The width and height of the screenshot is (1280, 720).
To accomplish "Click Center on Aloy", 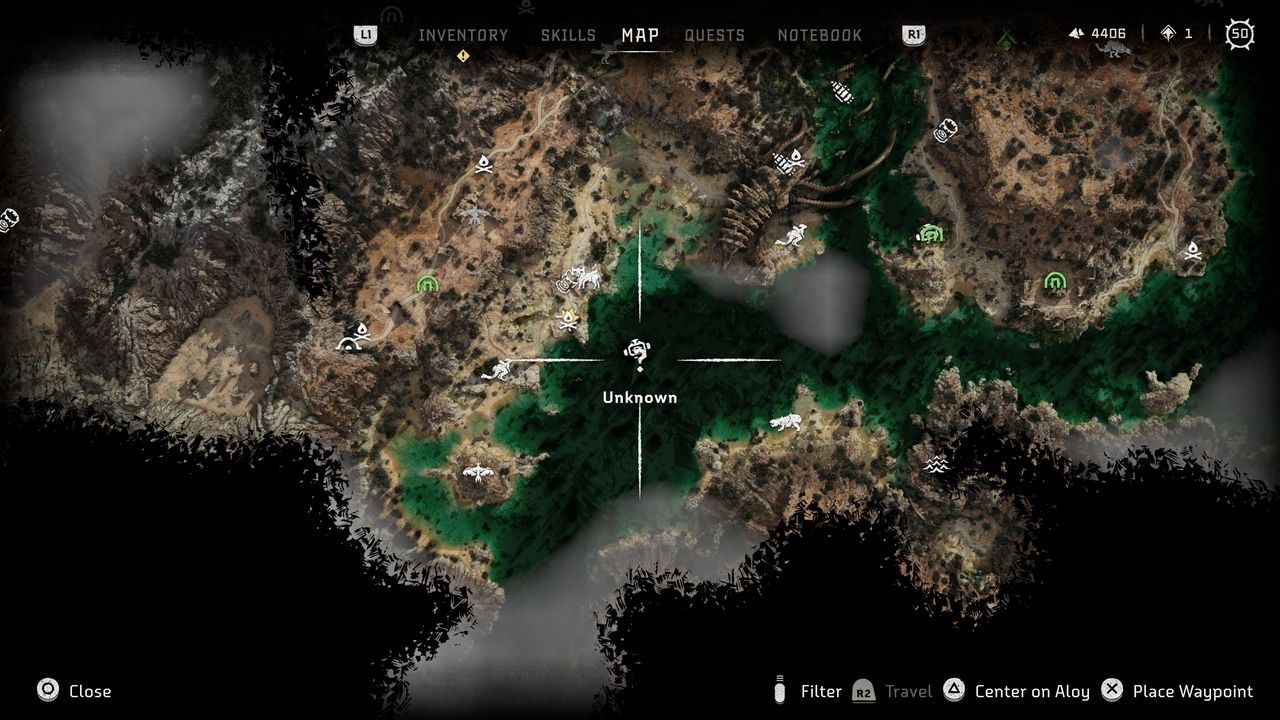I will tap(1017, 691).
